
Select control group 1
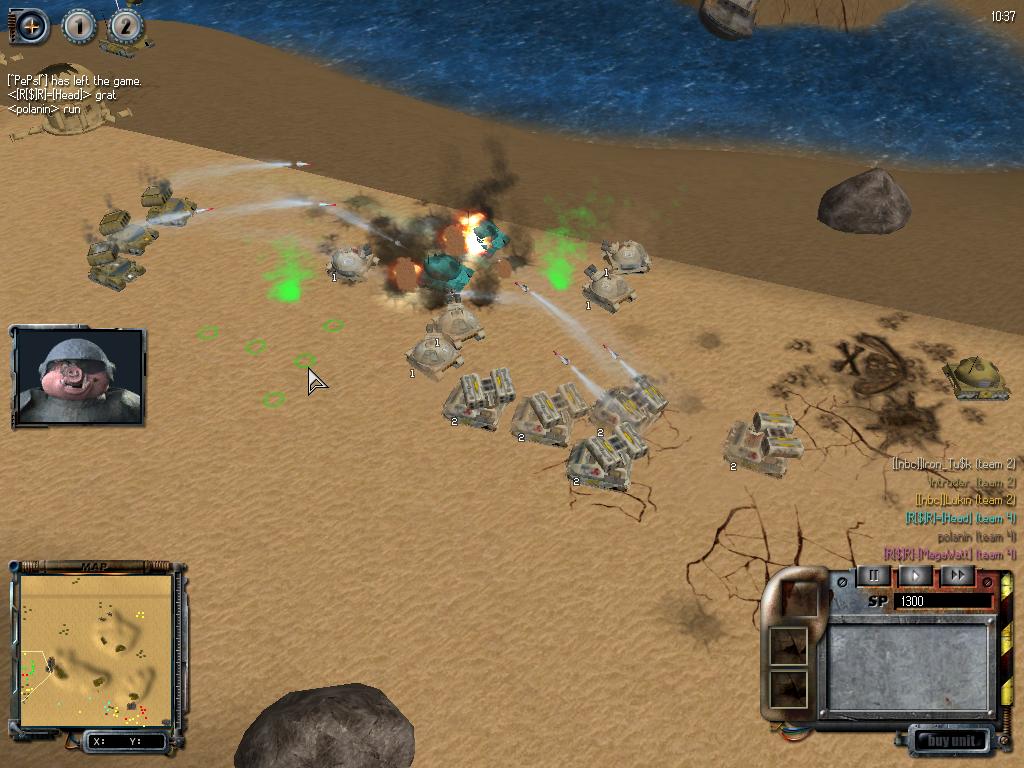click(x=79, y=26)
